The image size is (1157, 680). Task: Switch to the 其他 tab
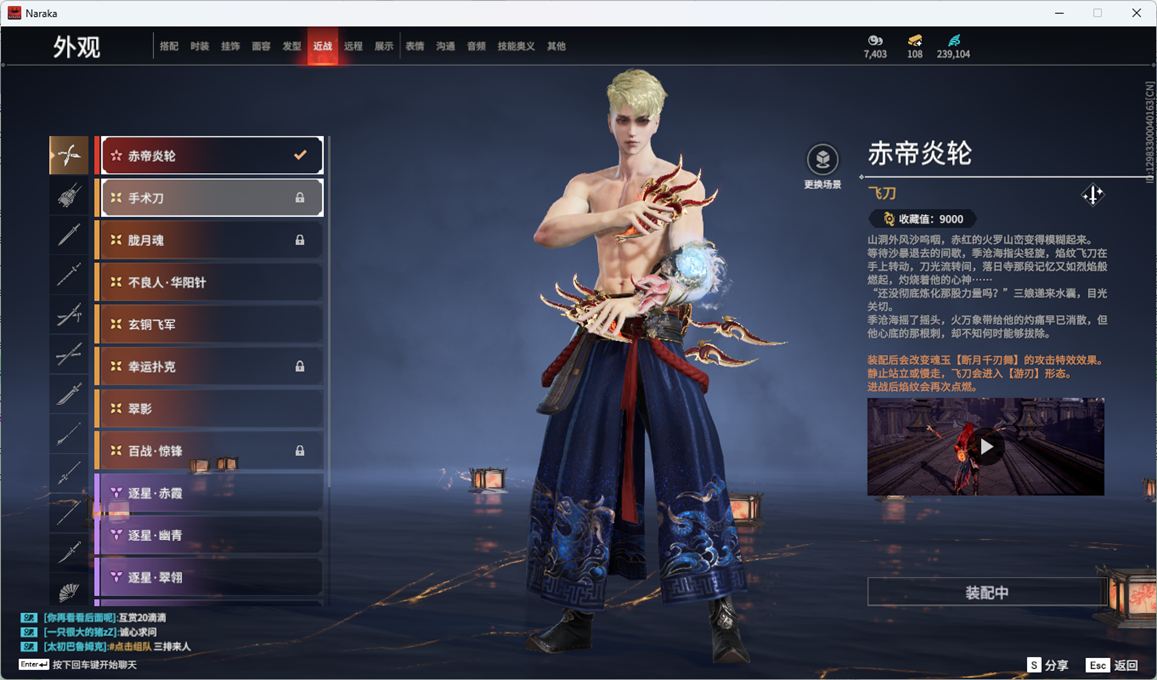tap(556, 46)
